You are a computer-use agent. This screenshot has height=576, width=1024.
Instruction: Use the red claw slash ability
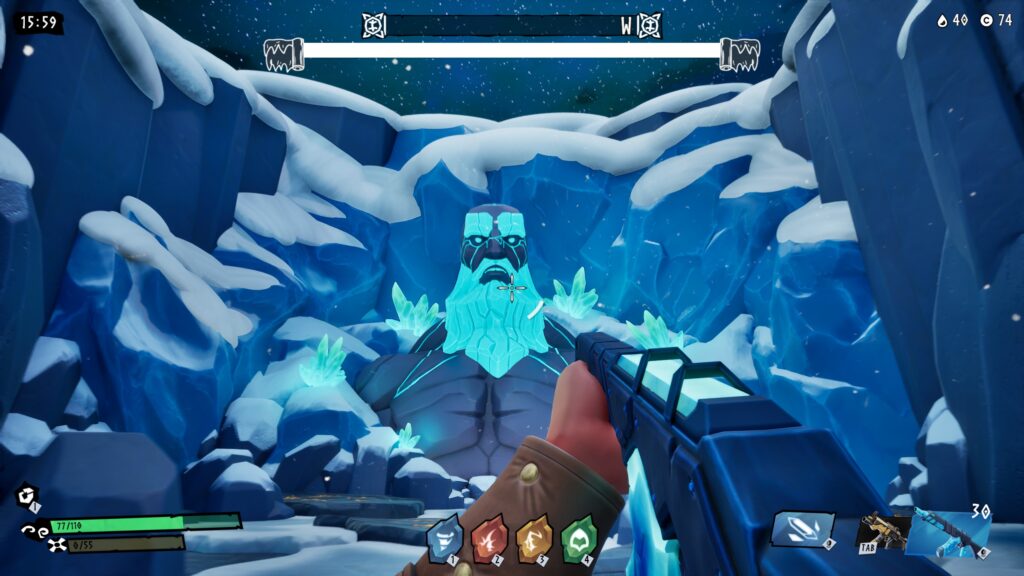click(489, 538)
